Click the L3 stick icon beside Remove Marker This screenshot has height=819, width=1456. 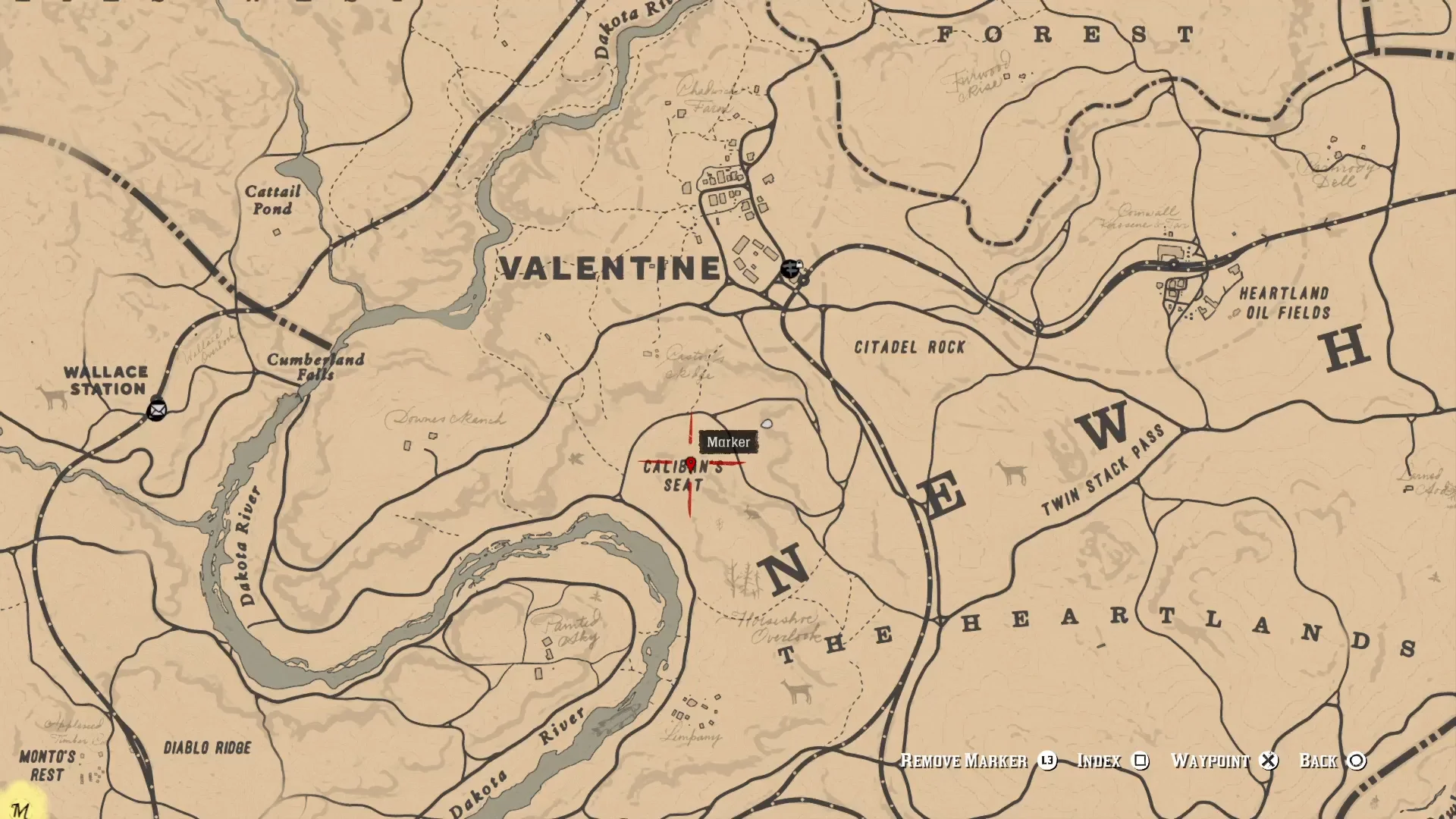coord(1049,761)
